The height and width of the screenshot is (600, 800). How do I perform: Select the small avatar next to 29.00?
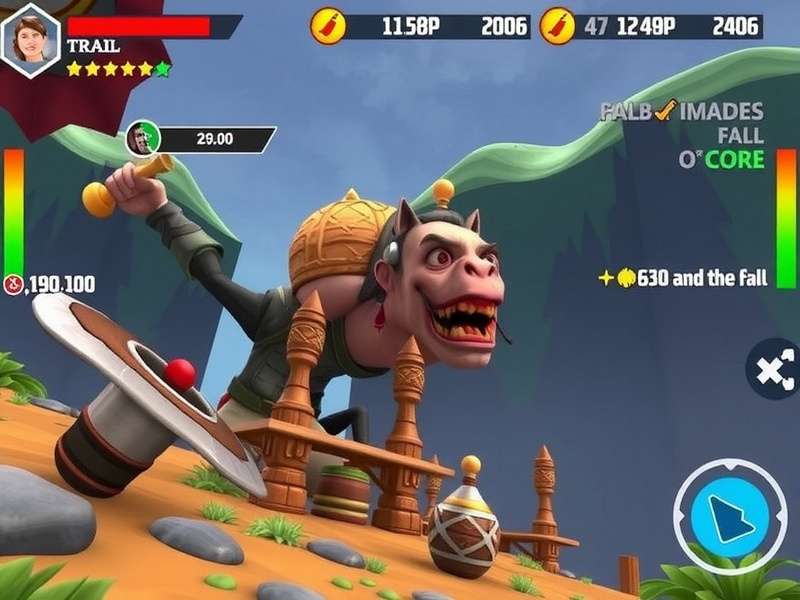(x=142, y=139)
